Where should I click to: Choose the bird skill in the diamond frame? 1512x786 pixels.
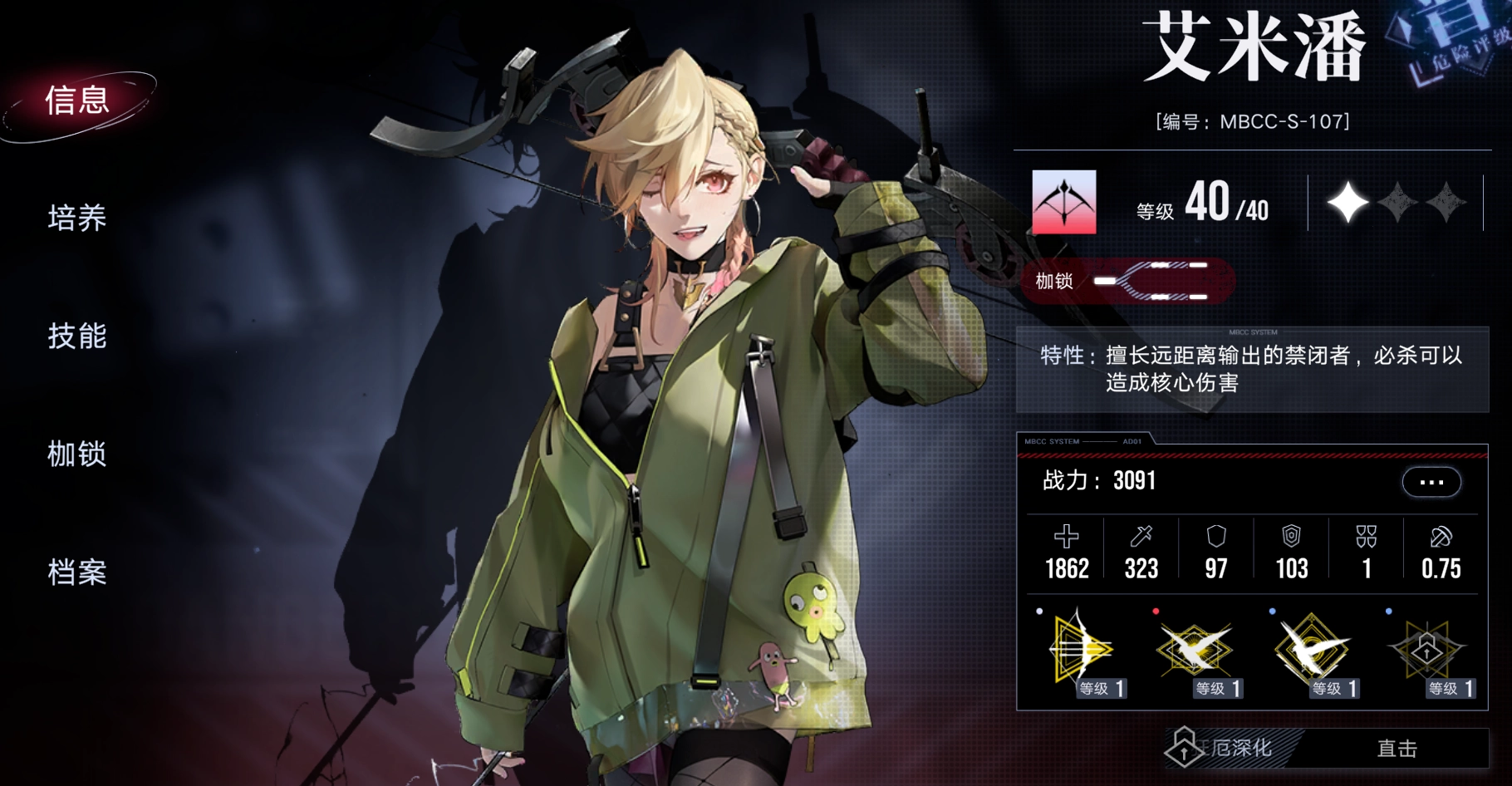(1313, 652)
